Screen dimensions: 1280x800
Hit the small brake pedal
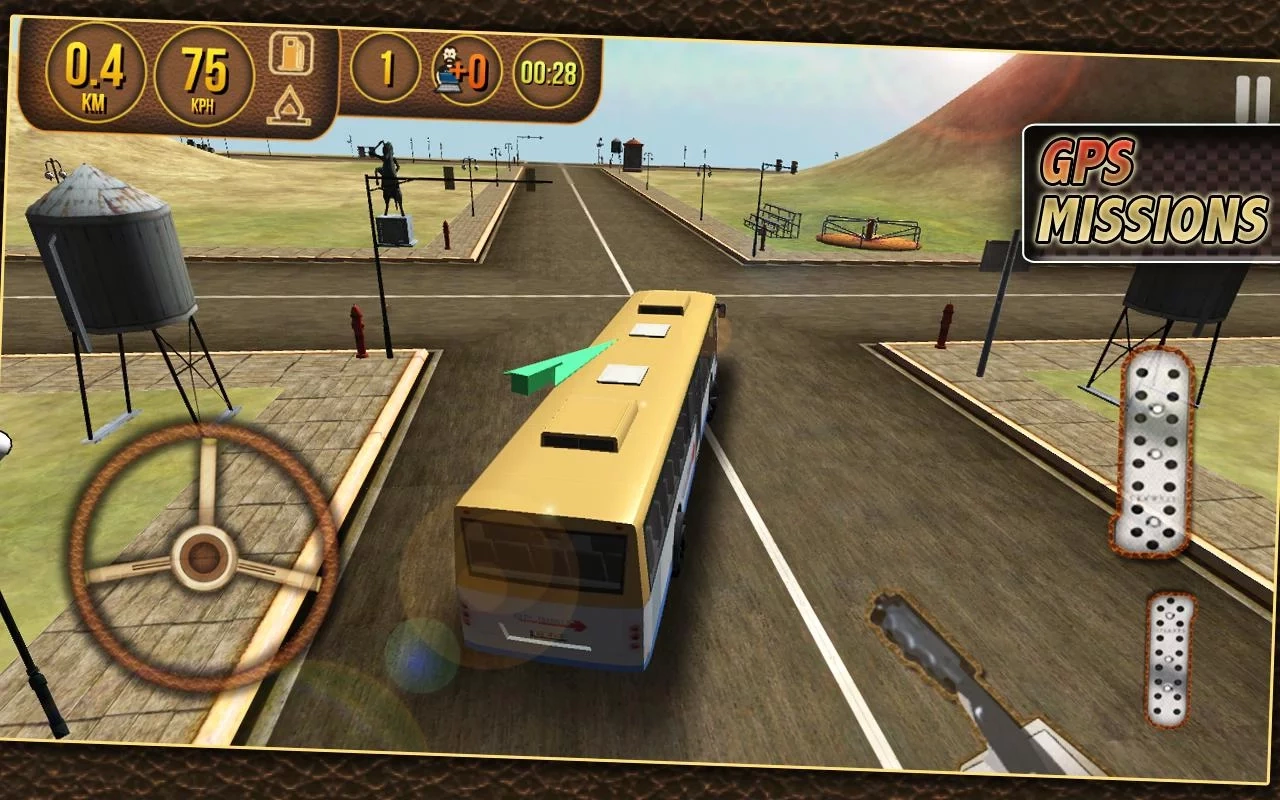[1170, 659]
